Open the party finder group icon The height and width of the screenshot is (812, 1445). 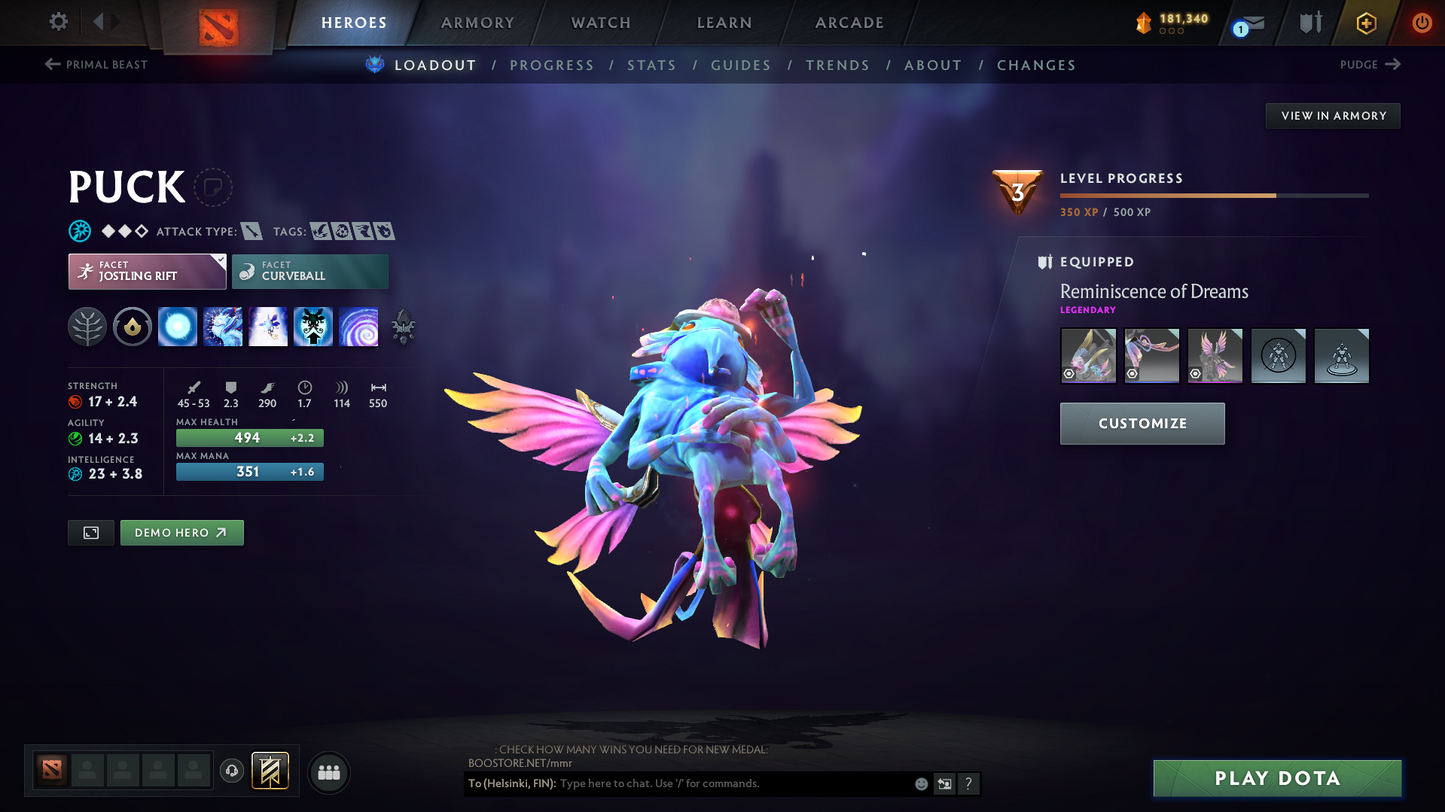329,771
